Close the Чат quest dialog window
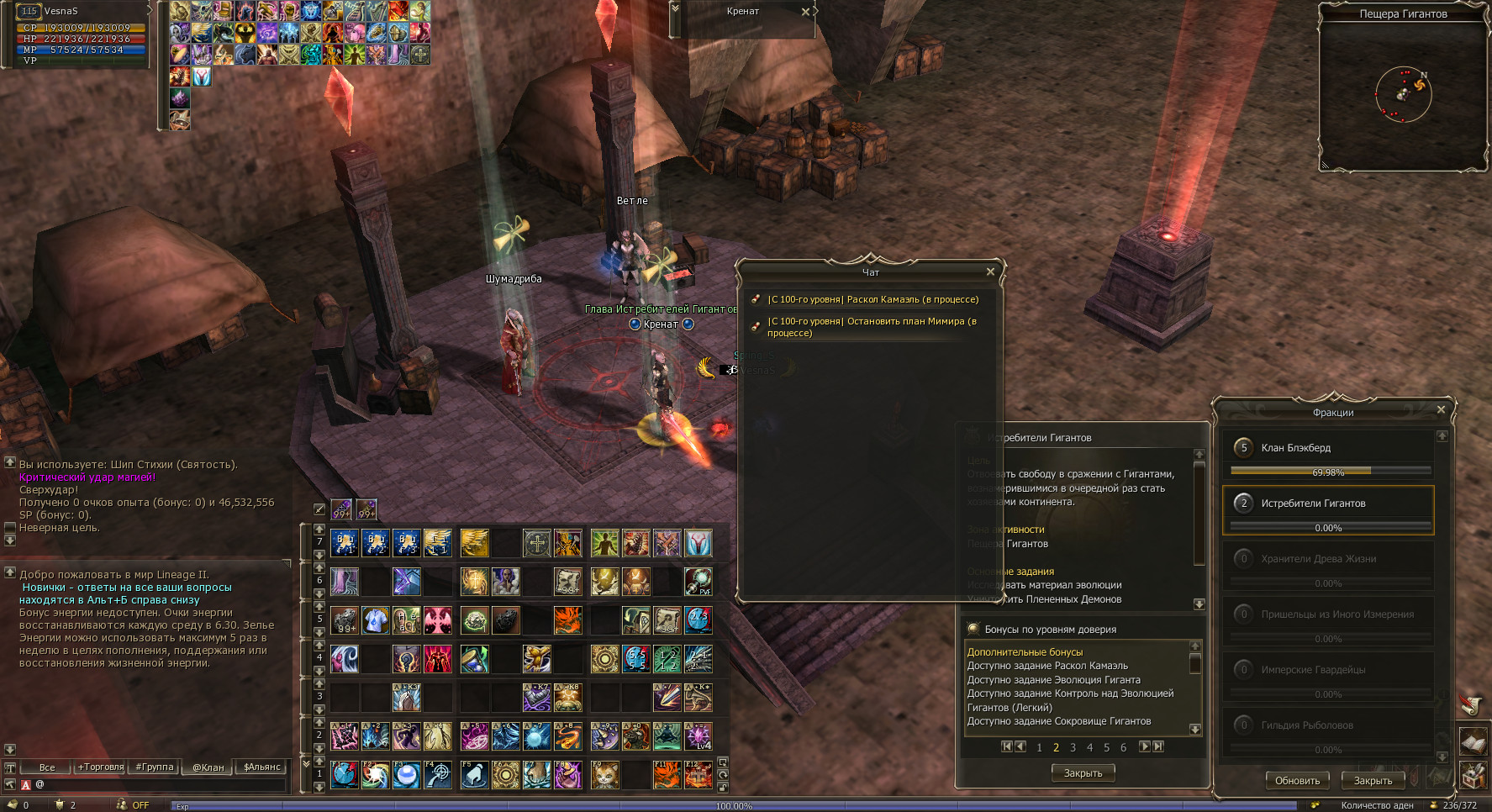The image size is (1492, 812). (x=990, y=272)
